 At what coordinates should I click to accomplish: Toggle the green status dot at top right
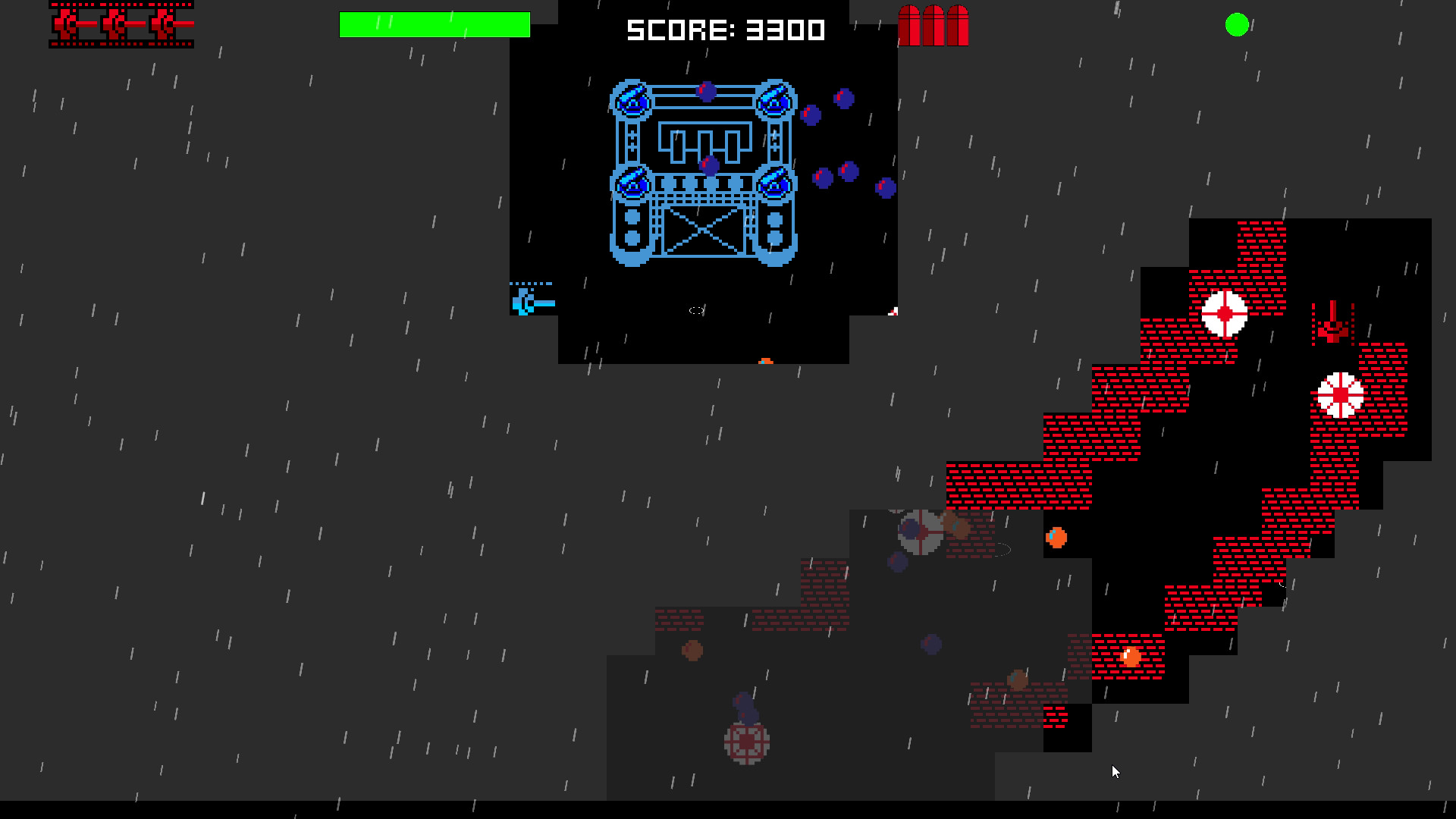click(x=1236, y=25)
